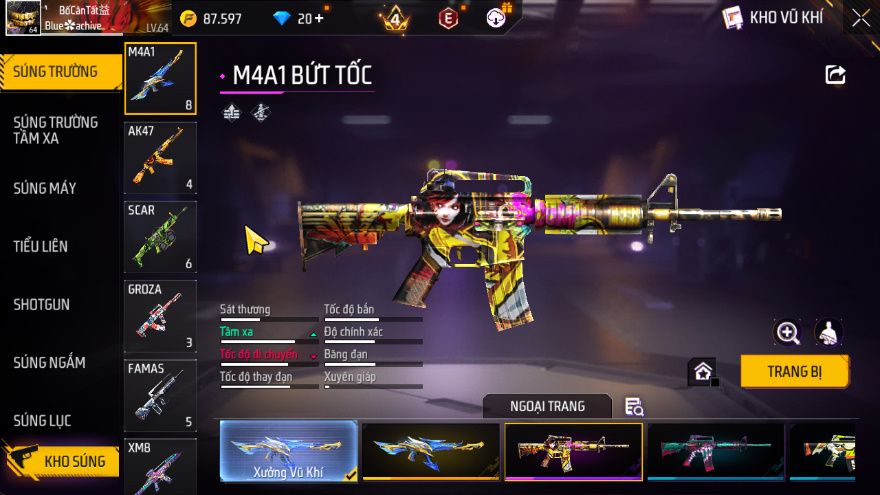Equip the skin with Trang Bị
The height and width of the screenshot is (495, 880).
pos(794,371)
